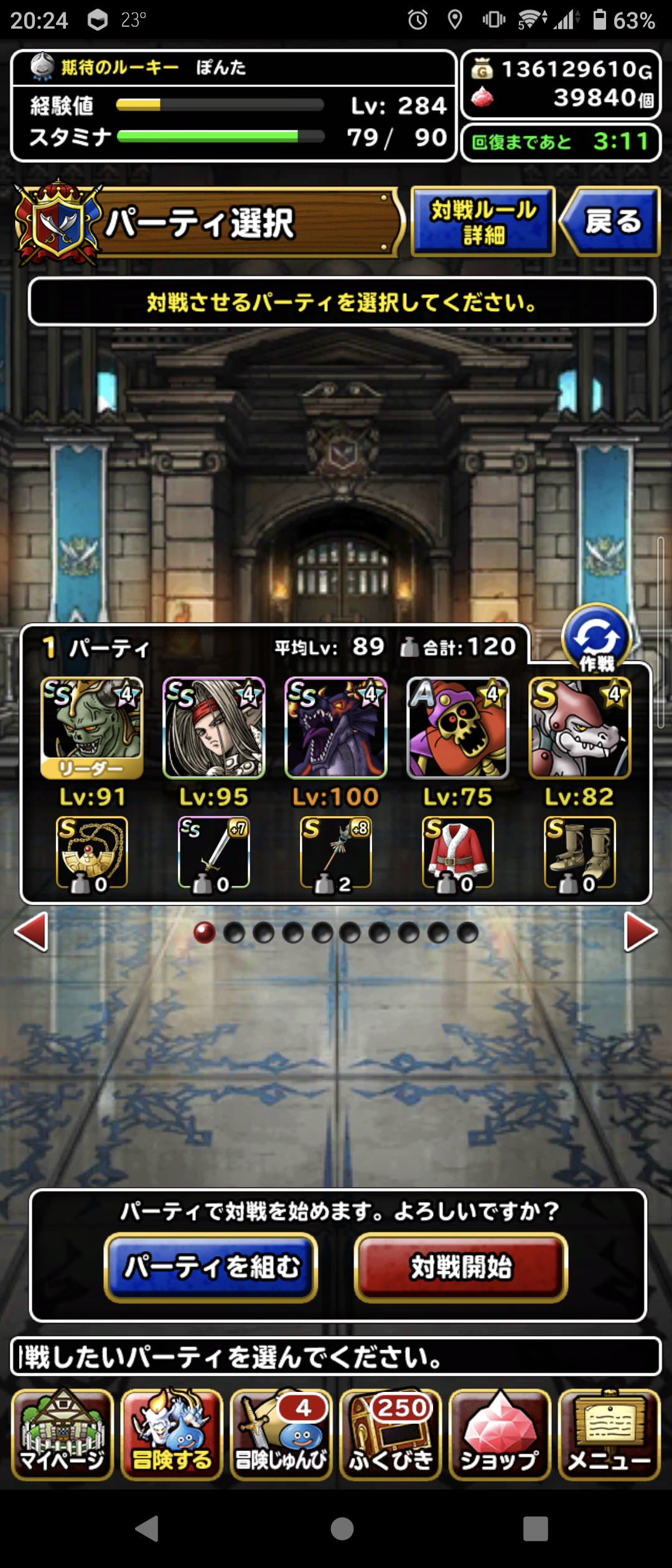672x1568 pixels.
Task: Open the SS sword +7 equipment slot
Action: (214, 852)
